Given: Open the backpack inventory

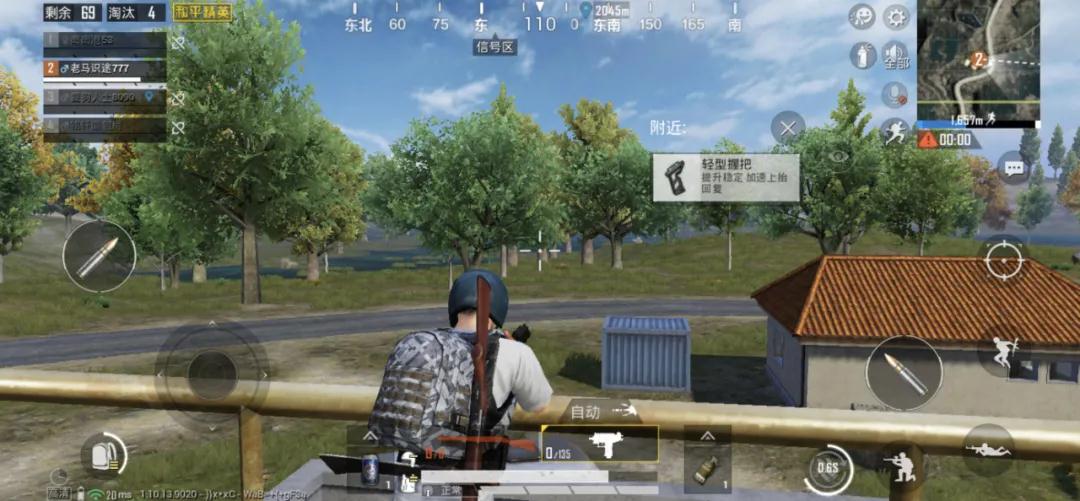Looking at the screenshot, I should [103, 455].
